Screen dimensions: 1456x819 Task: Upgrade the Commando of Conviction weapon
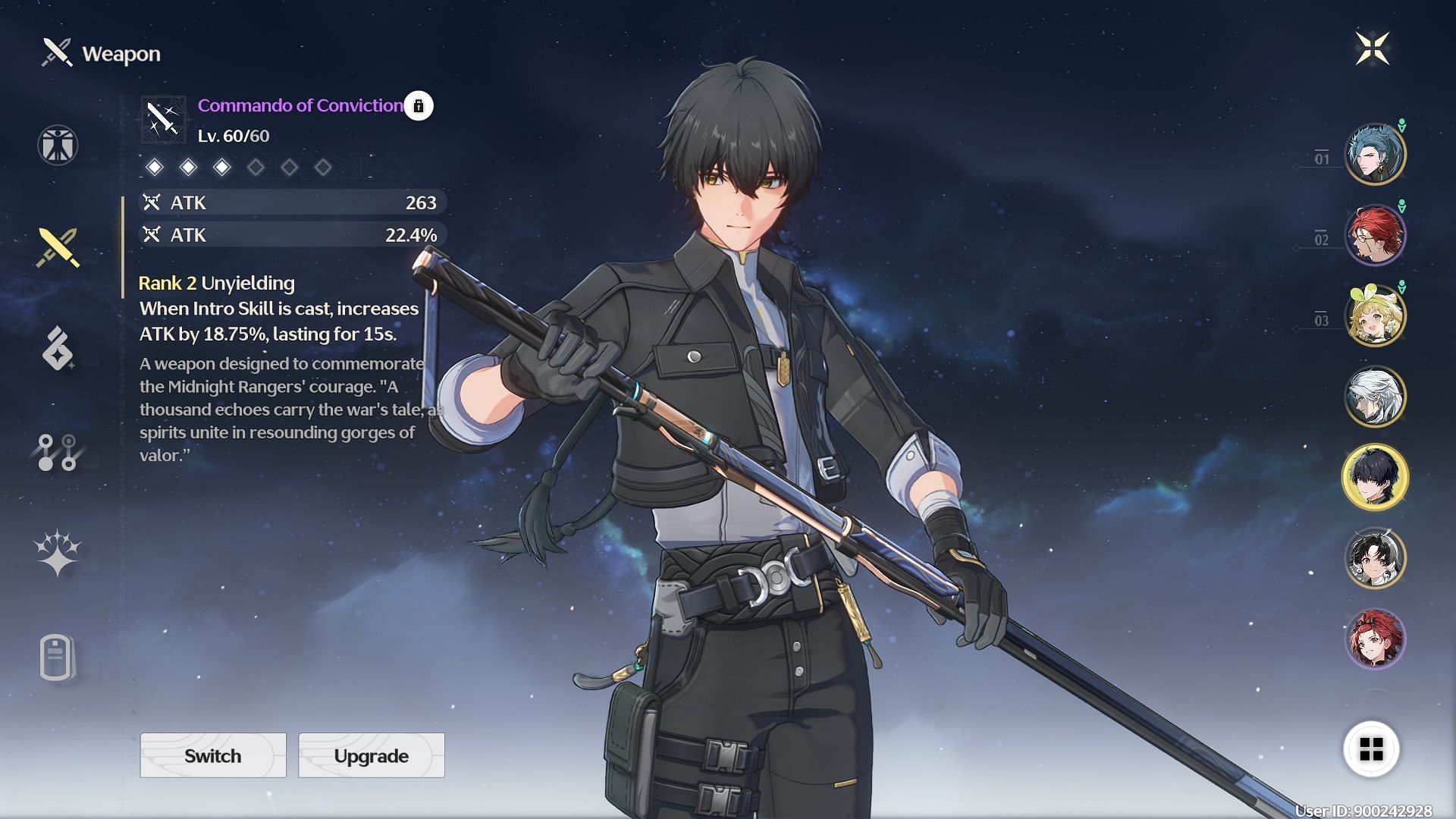pyautogui.click(x=371, y=755)
